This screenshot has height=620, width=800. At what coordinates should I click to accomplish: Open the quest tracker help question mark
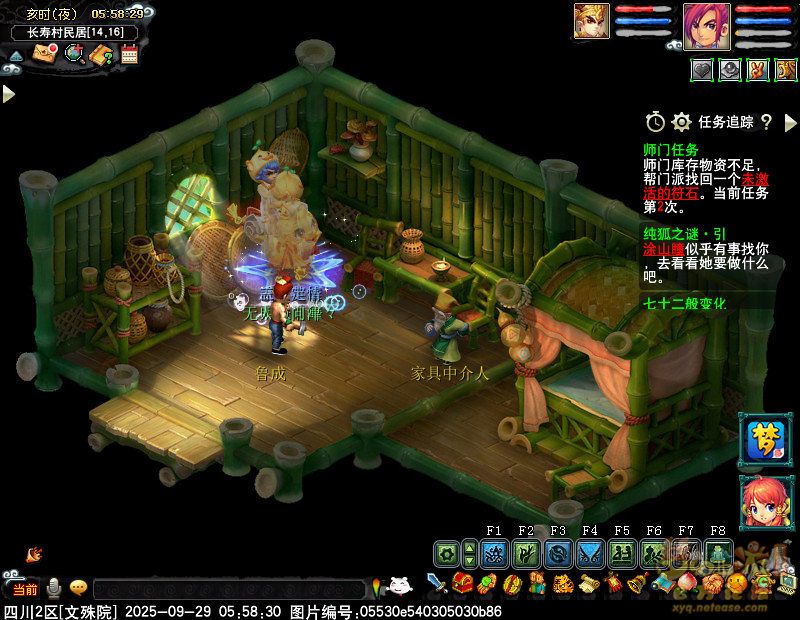coord(766,122)
